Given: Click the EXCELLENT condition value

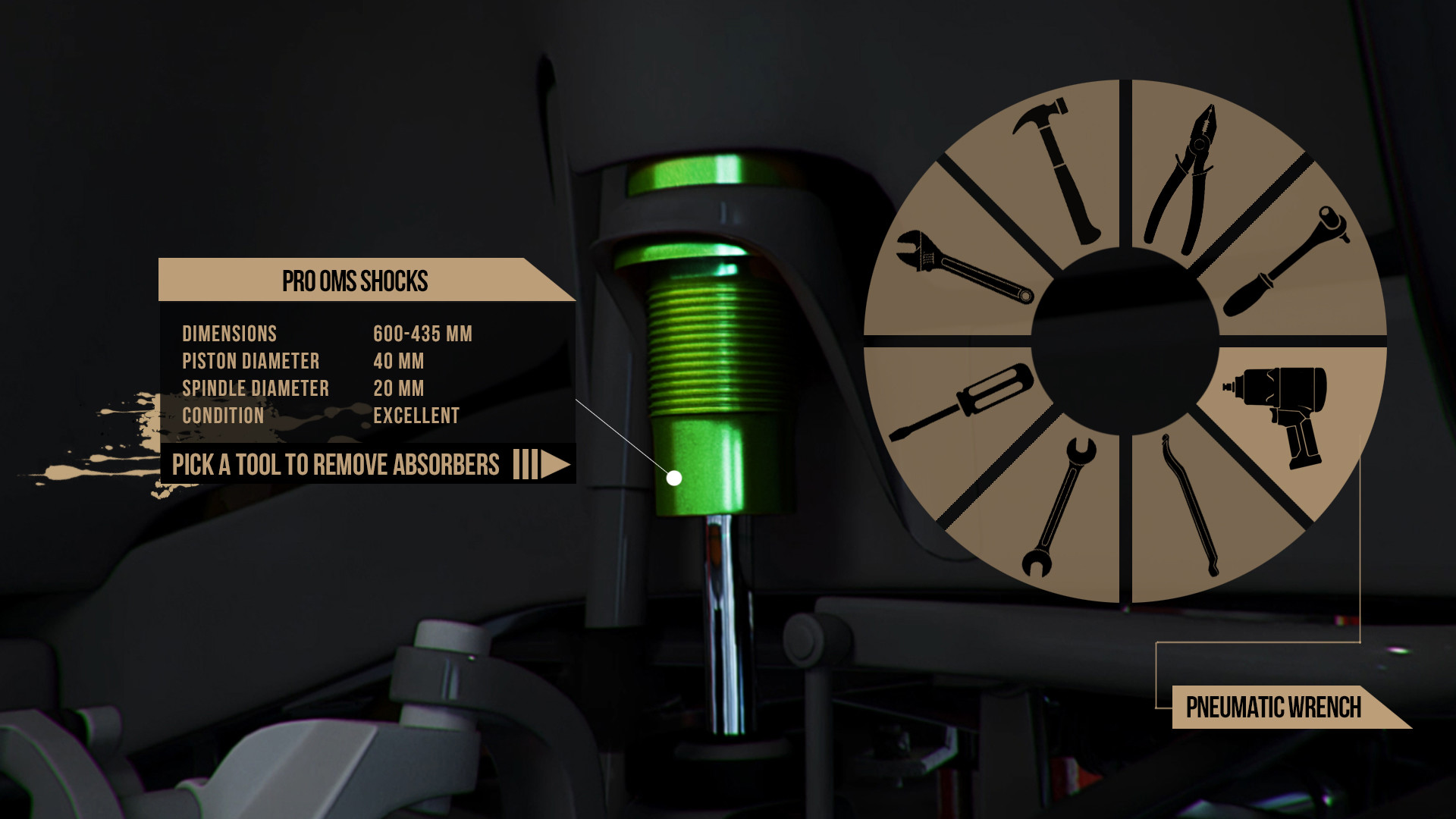Looking at the screenshot, I should 416,416.
